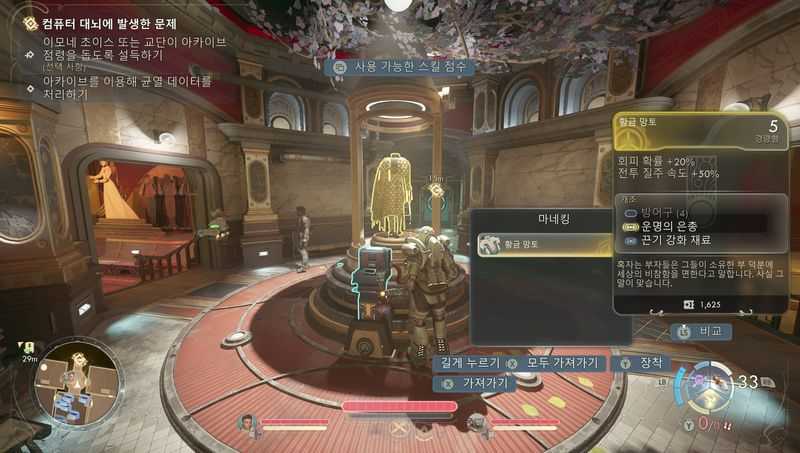Open the 사용 가능한 스킬 점수 notification
The width and height of the screenshot is (800, 453).
[x=402, y=67]
